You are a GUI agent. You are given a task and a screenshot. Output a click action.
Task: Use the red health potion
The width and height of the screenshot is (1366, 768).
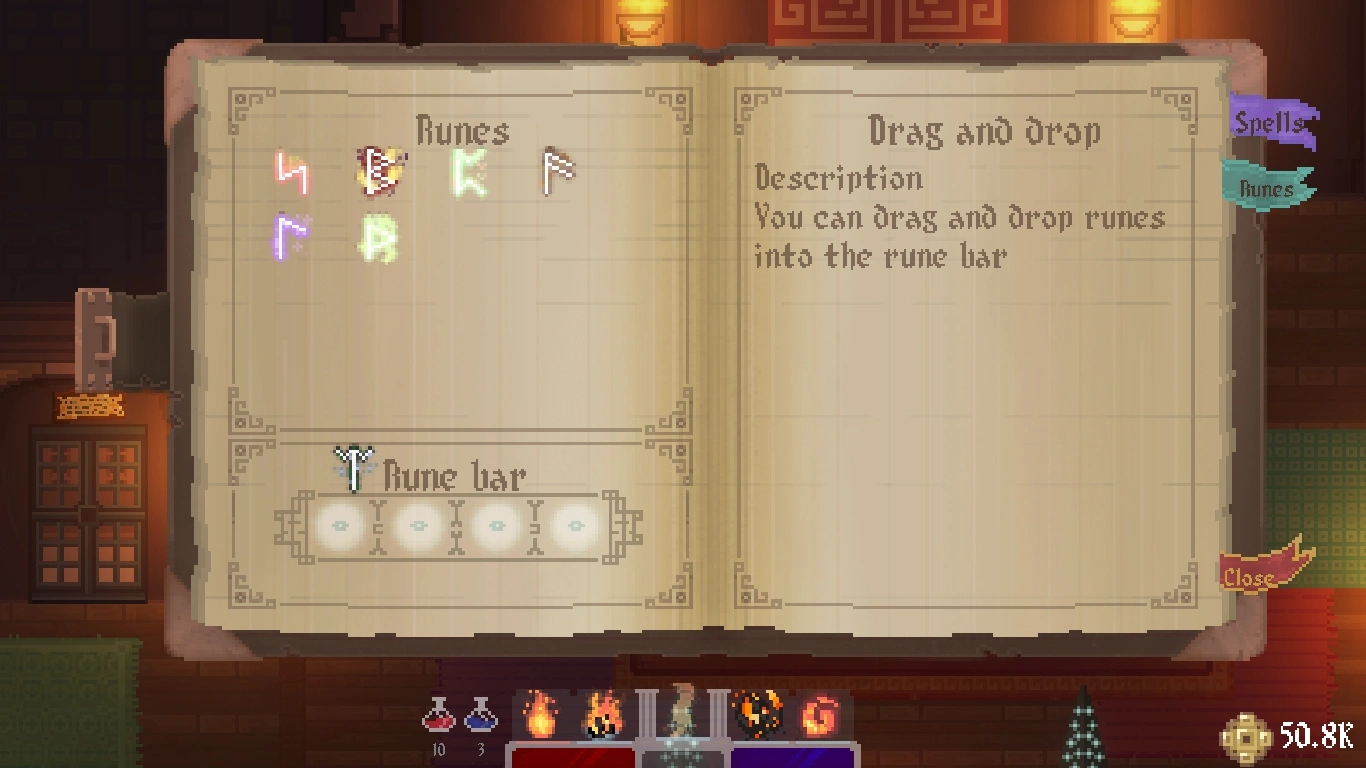(439, 715)
